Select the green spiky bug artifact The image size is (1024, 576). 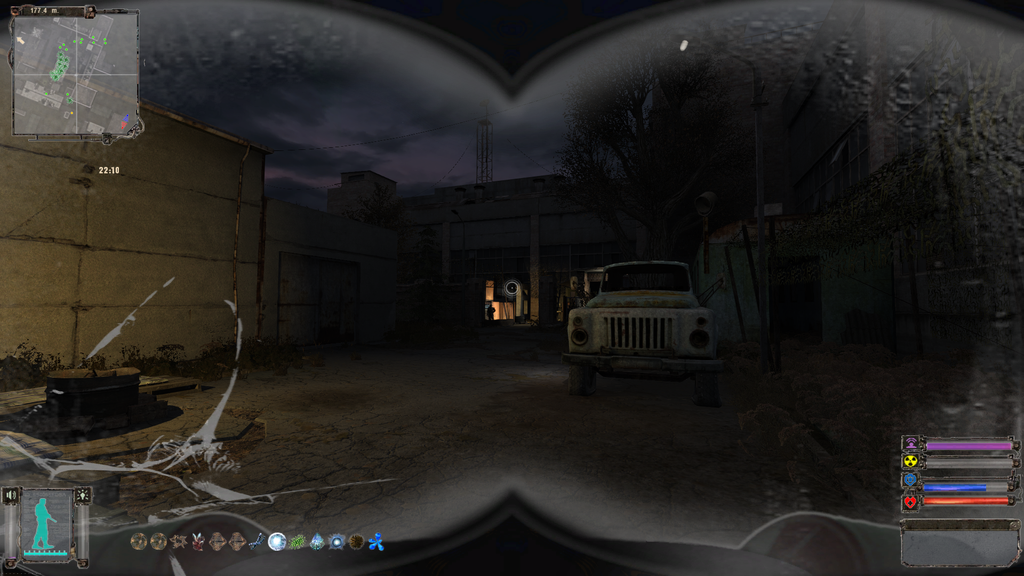click(297, 542)
